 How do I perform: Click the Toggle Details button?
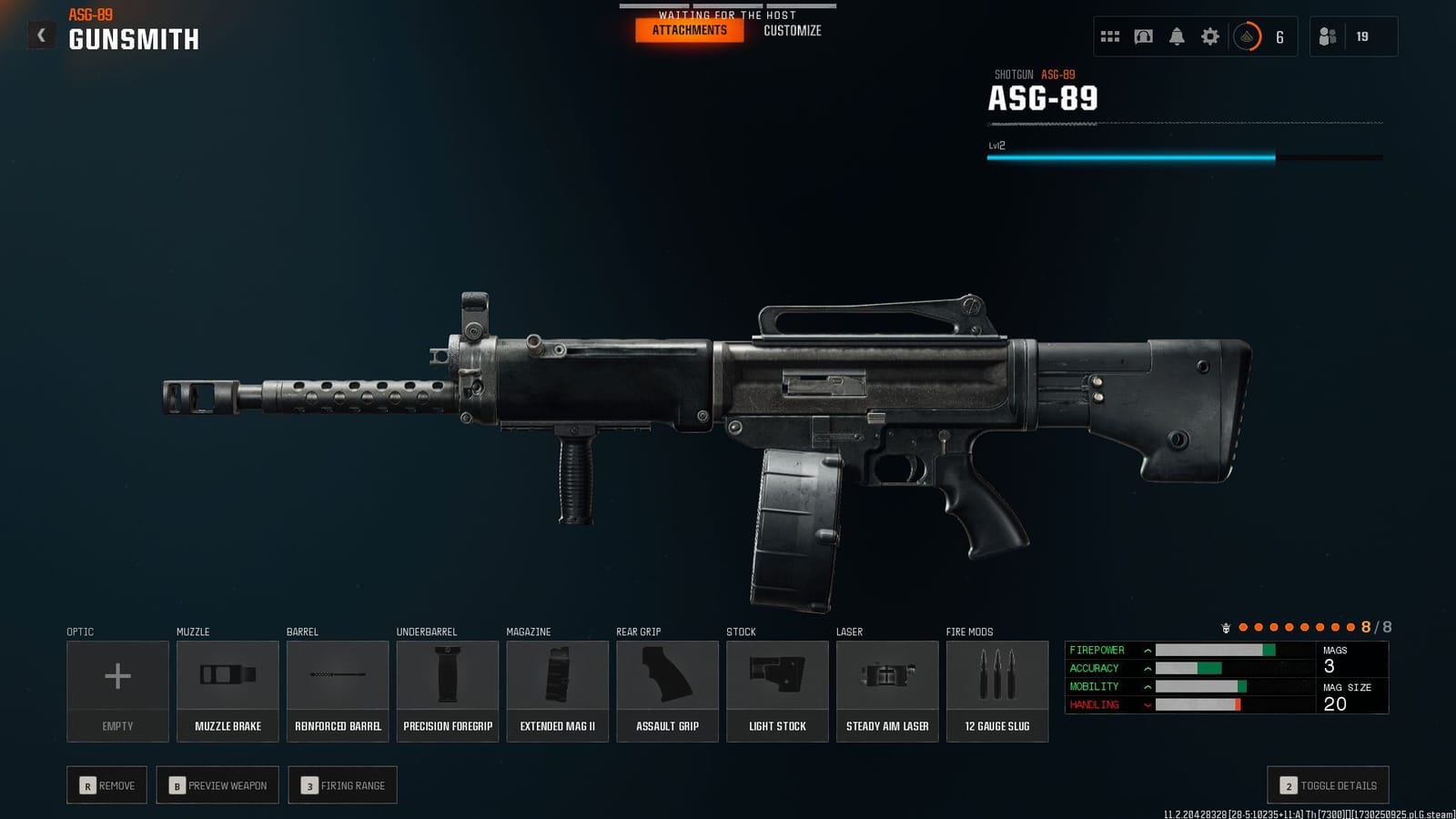(1327, 784)
